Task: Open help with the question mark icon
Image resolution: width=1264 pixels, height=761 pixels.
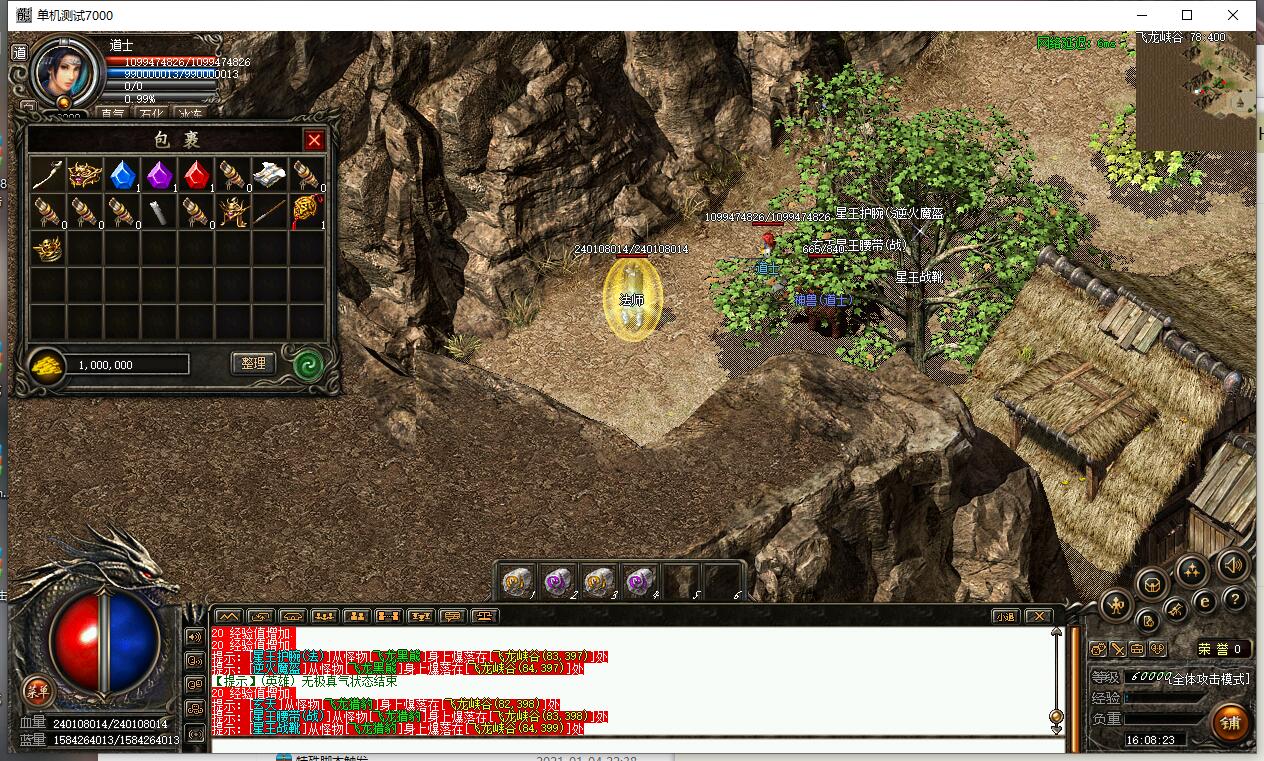Action: (x=1235, y=600)
